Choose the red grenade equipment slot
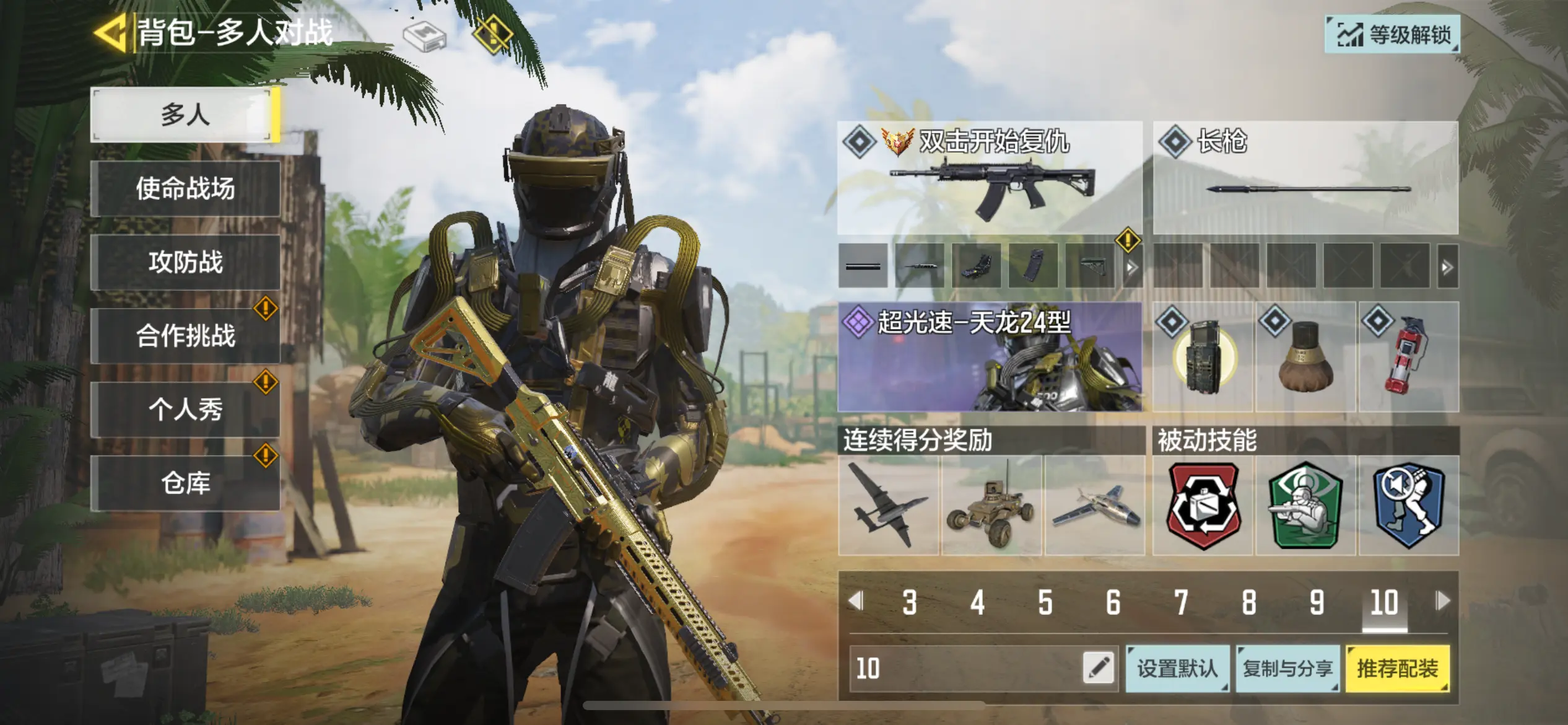The image size is (1568, 725). point(1408,357)
